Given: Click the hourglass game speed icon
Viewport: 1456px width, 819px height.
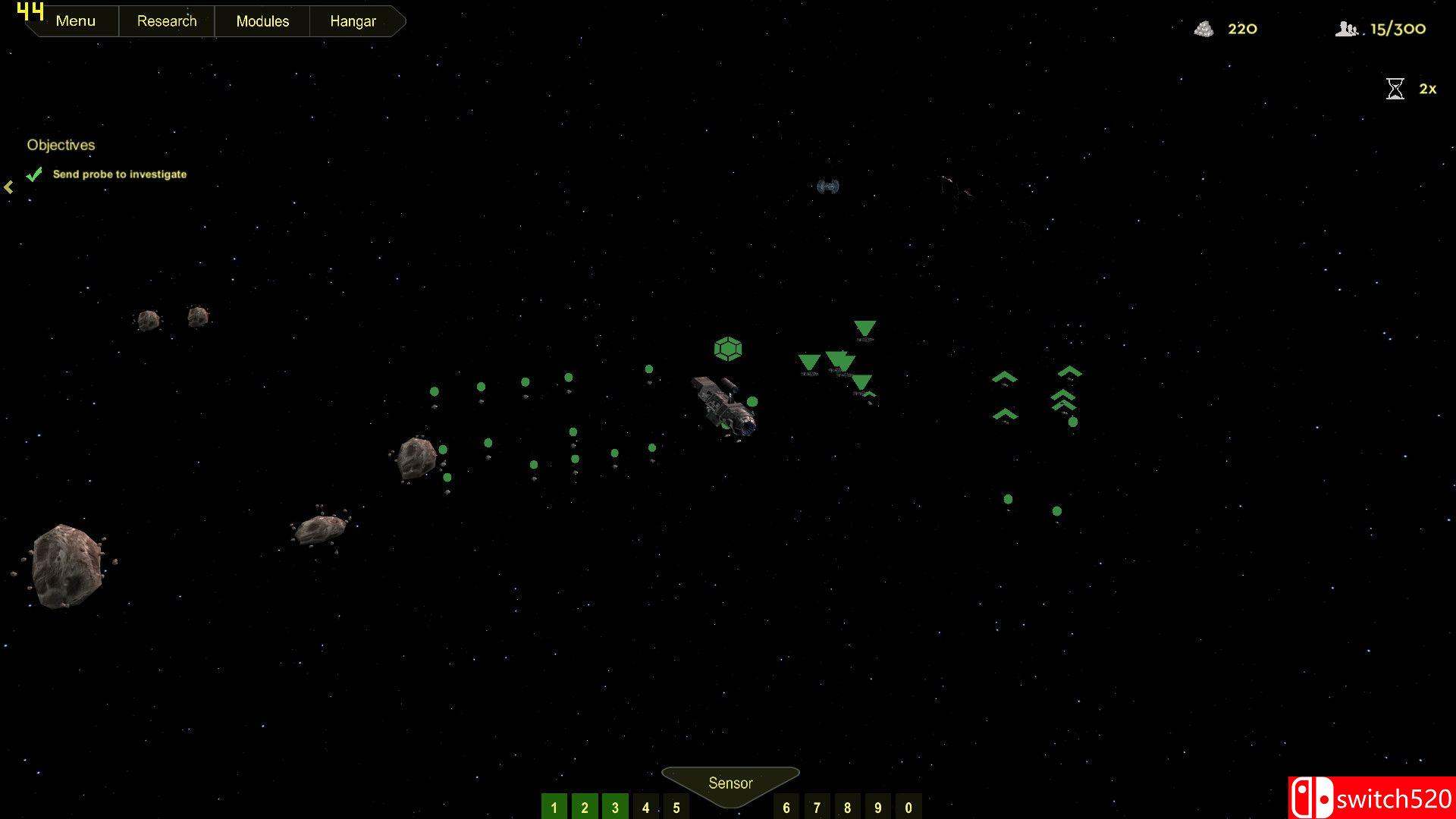Looking at the screenshot, I should (1395, 89).
